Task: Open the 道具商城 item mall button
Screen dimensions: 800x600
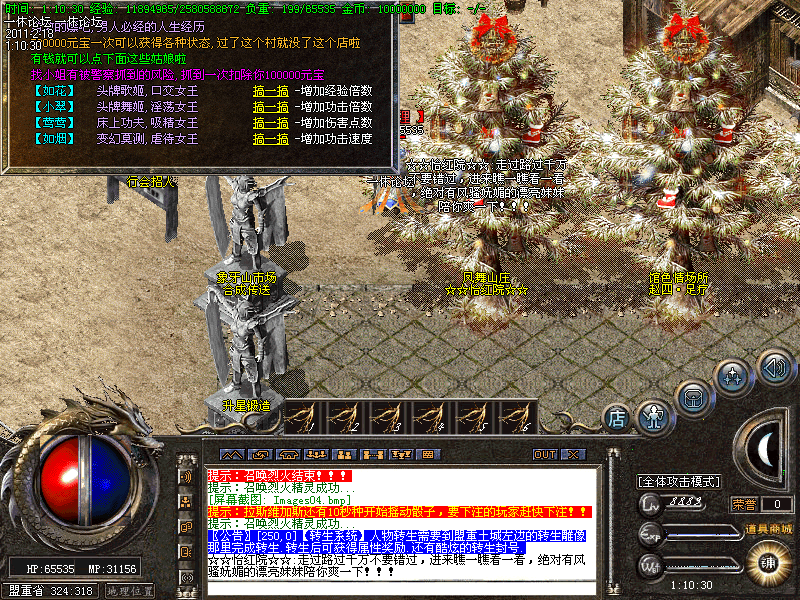Action: coord(769,527)
